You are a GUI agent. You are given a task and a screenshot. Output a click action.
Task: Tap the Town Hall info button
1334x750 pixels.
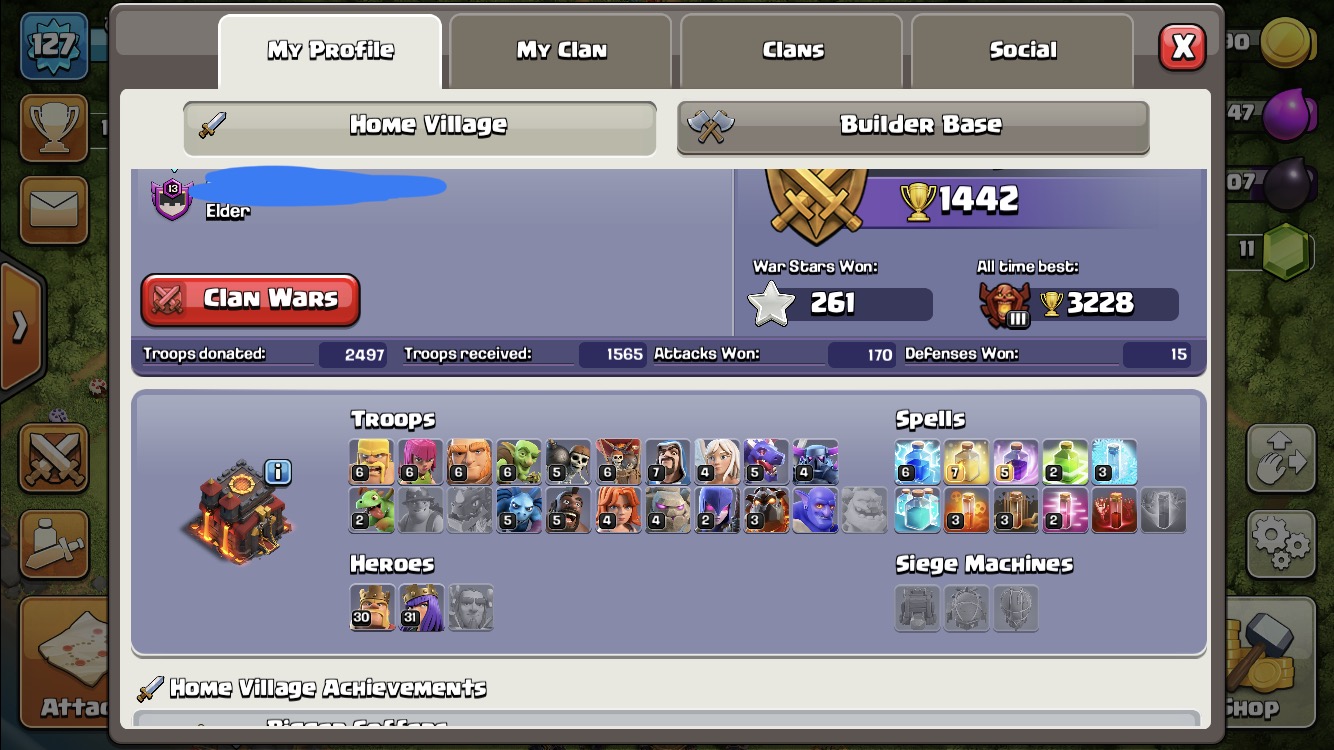pyautogui.click(x=278, y=472)
